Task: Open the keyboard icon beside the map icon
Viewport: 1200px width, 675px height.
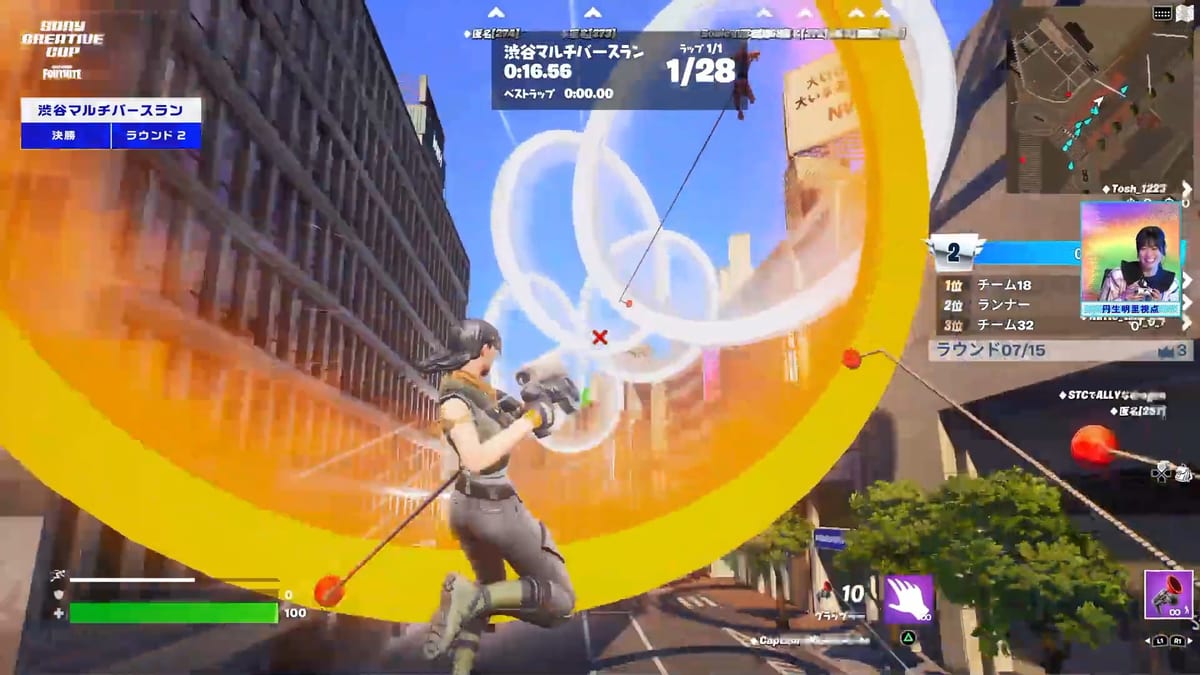Action: [1161, 13]
